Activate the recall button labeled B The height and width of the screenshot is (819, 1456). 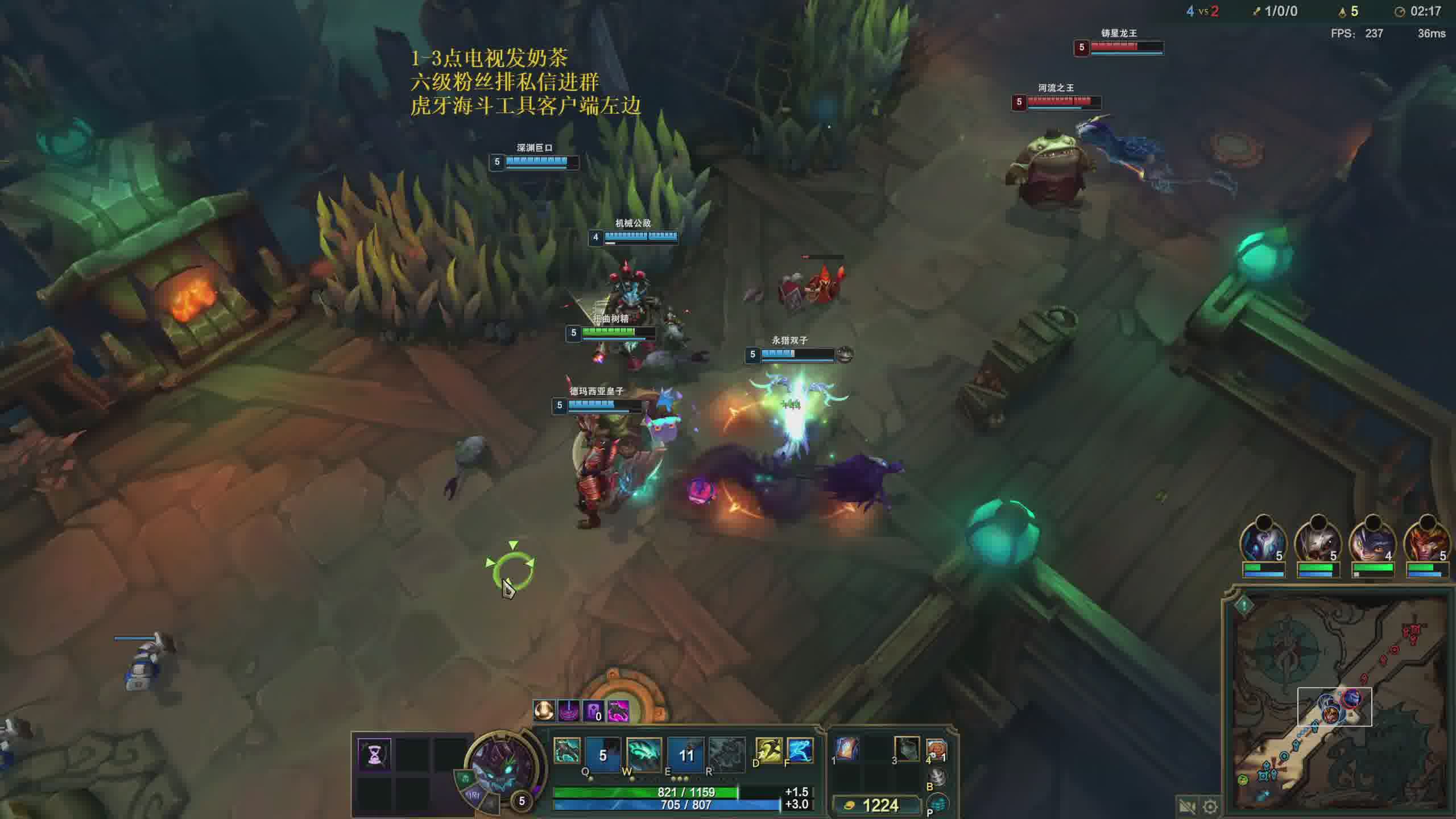(x=937, y=777)
